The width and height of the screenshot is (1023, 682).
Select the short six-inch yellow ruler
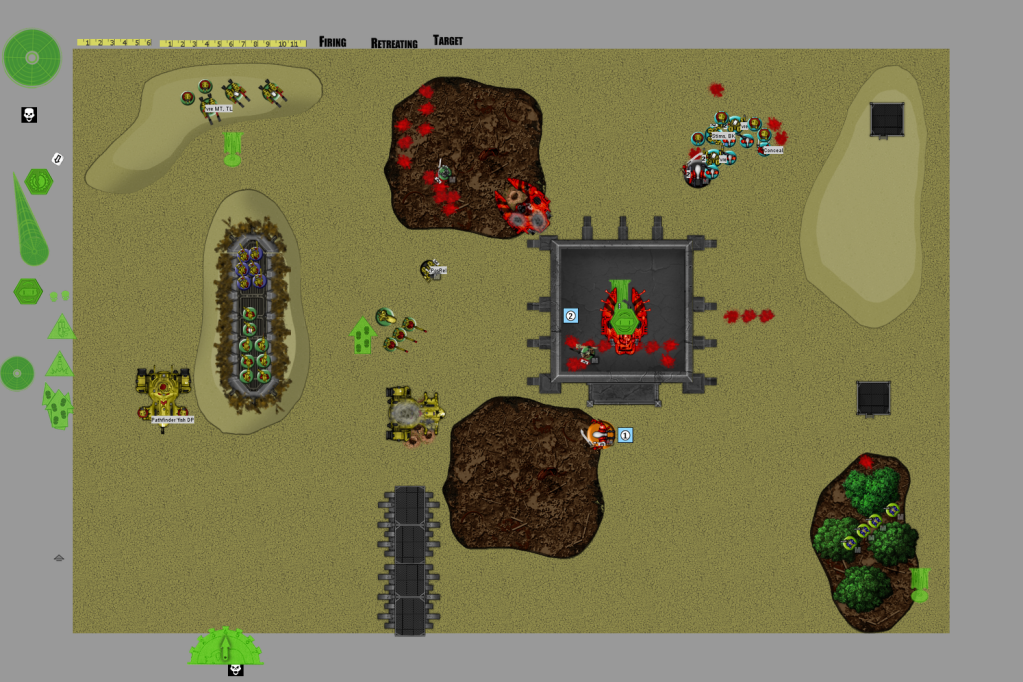point(114,43)
